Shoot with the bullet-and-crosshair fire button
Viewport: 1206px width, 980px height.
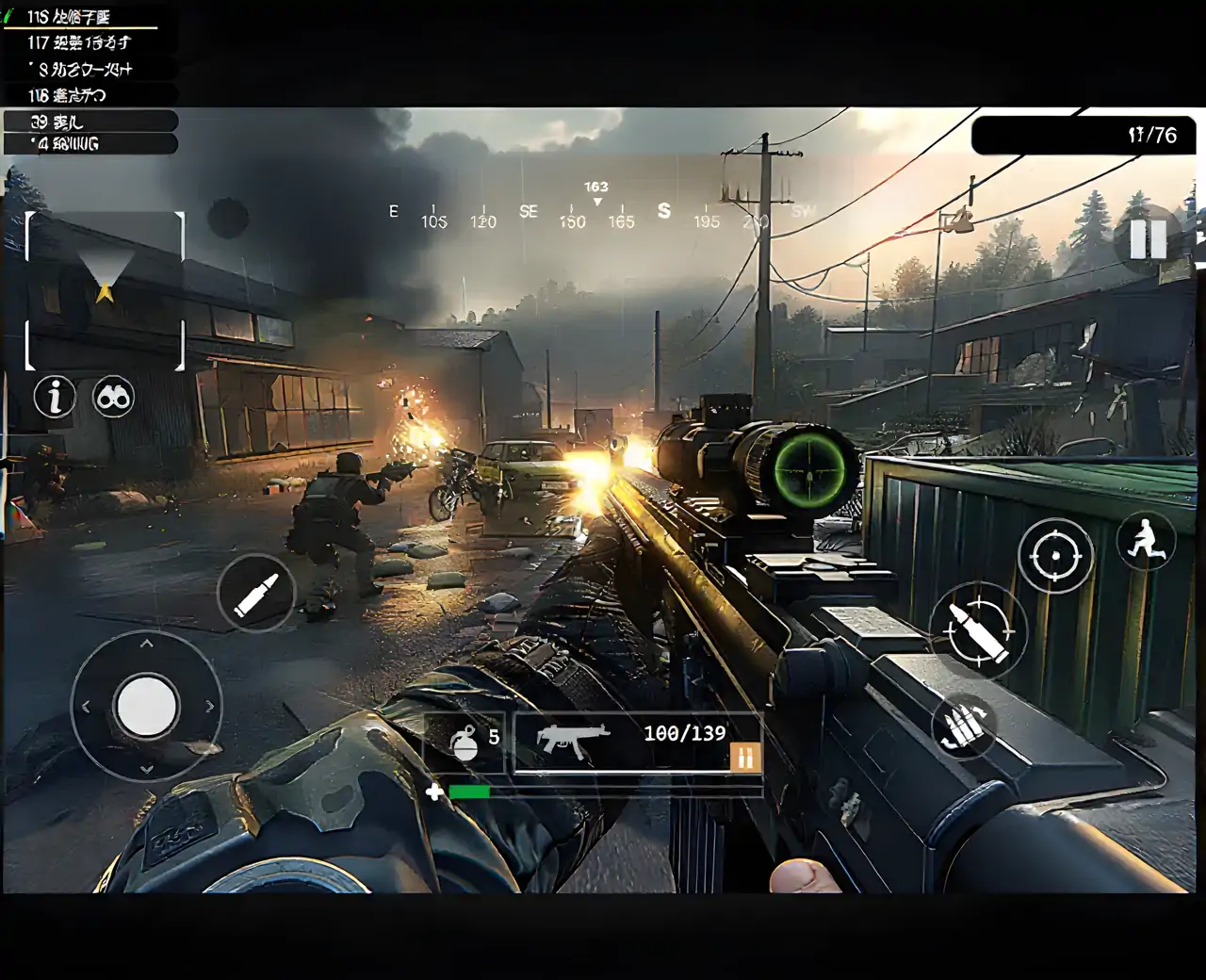pyautogui.click(x=977, y=629)
